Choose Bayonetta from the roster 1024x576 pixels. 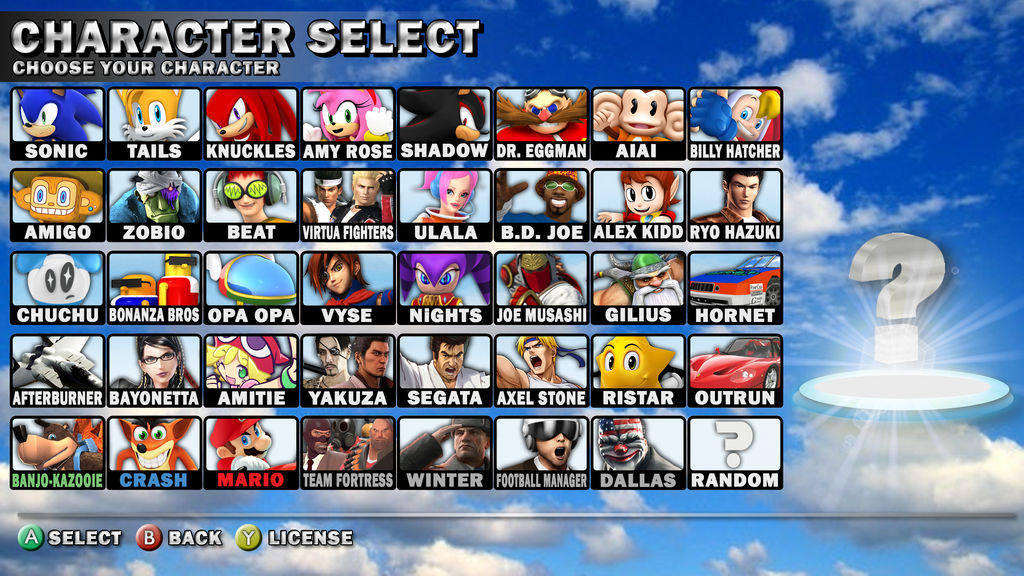click(x=154, y=370)
